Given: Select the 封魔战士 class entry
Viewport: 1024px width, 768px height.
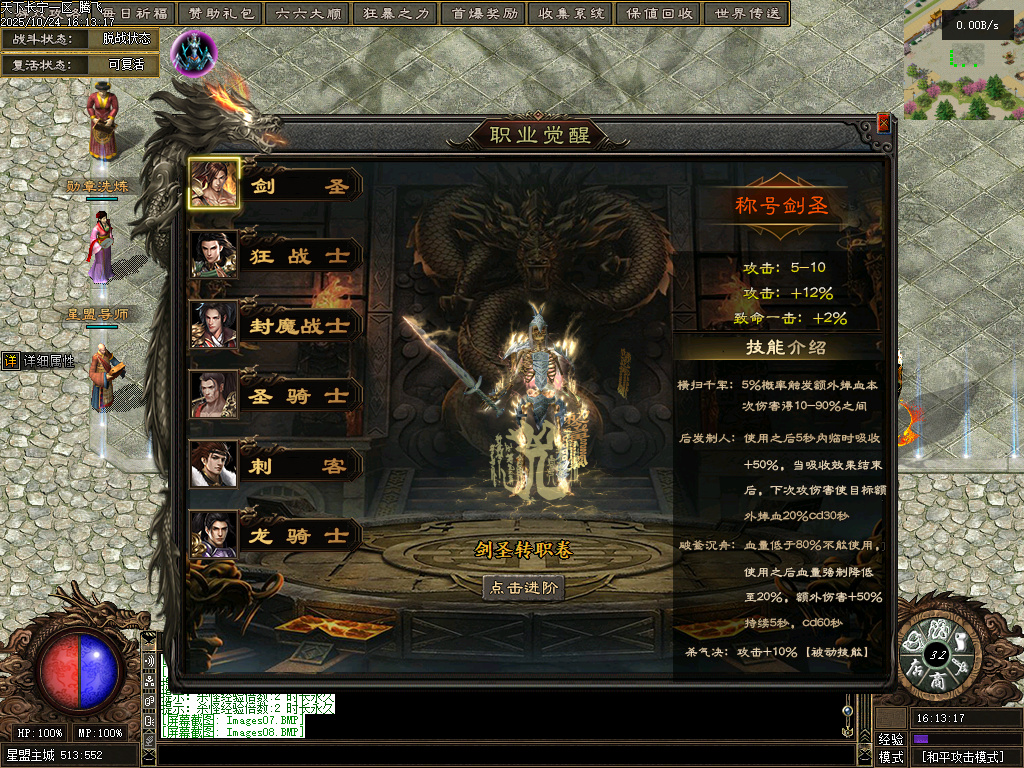Looking at the screenshot, I should [x=276, y=326].
